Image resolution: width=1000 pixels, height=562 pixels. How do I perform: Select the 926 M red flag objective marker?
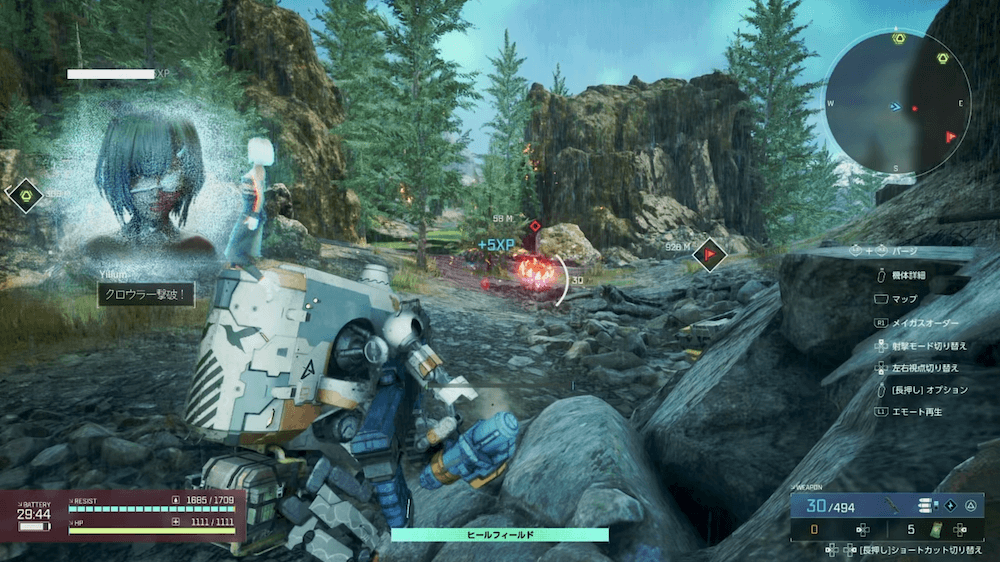click(x=710, y=256)
